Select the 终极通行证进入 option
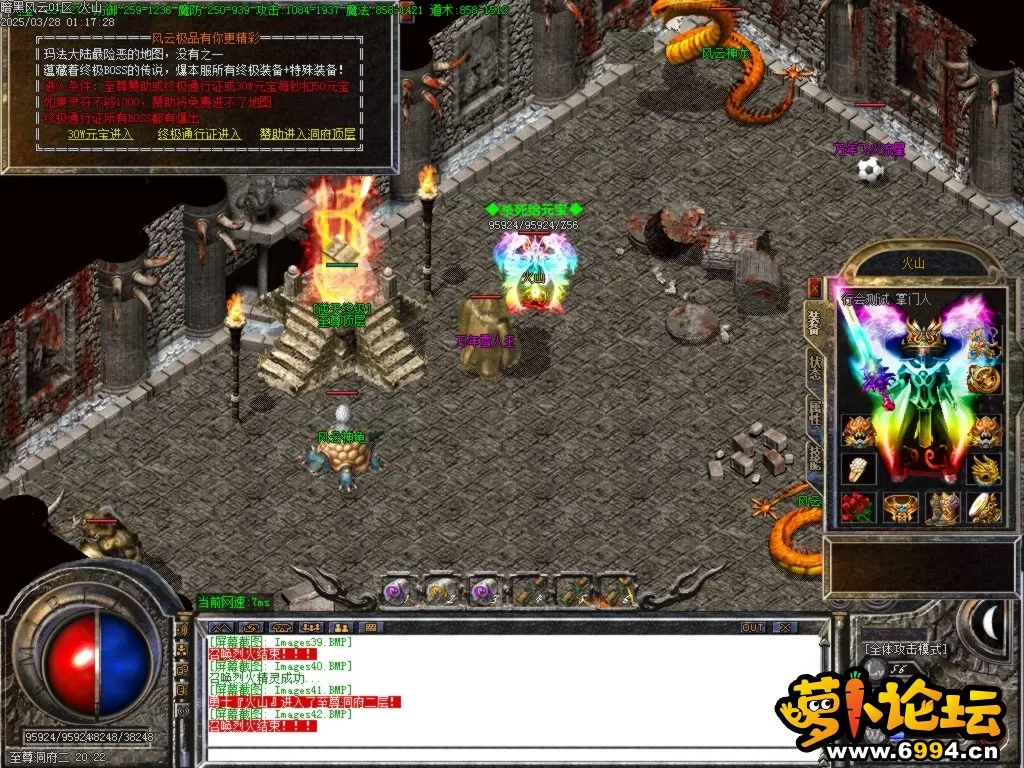 199,134
